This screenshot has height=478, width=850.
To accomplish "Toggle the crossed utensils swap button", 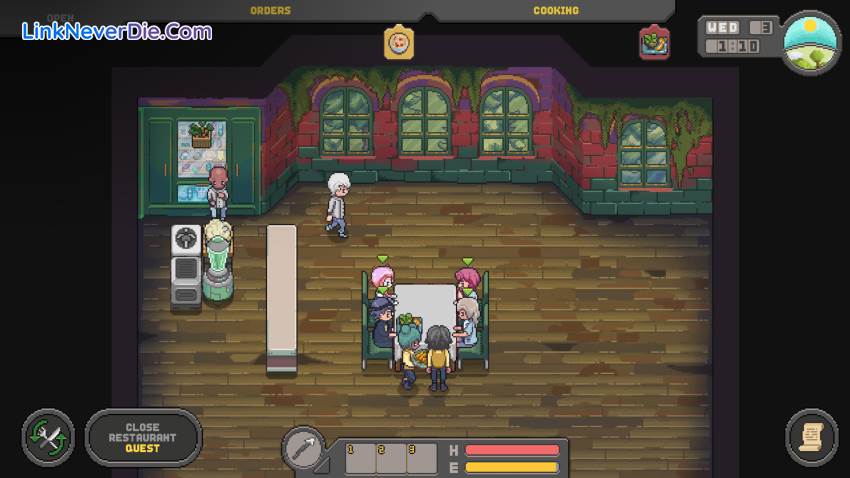I will click(x=48, y=438).
